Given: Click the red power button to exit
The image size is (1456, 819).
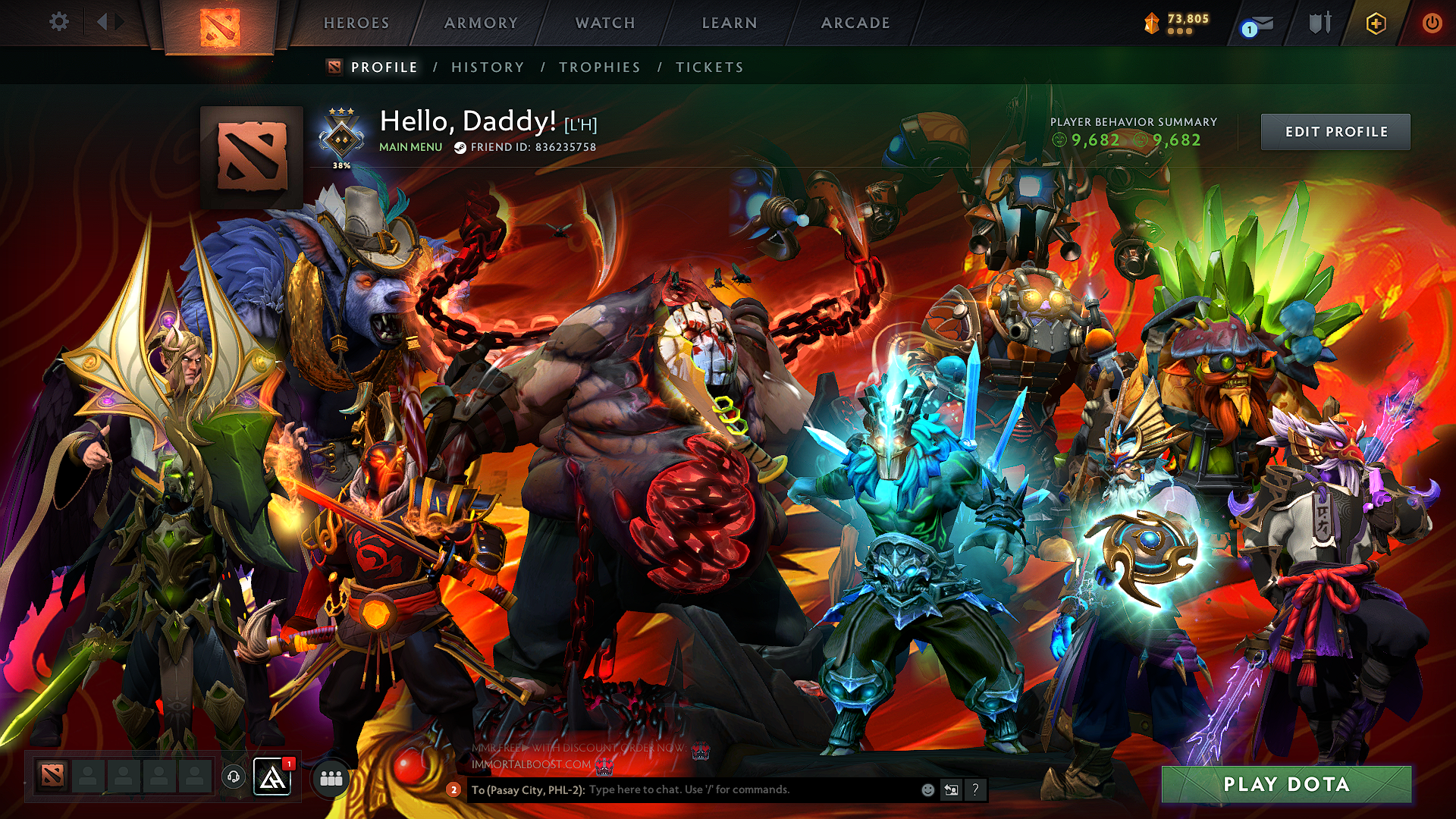Looking at the screenshot, I should pyautogui.click(x=1432, y=23).
